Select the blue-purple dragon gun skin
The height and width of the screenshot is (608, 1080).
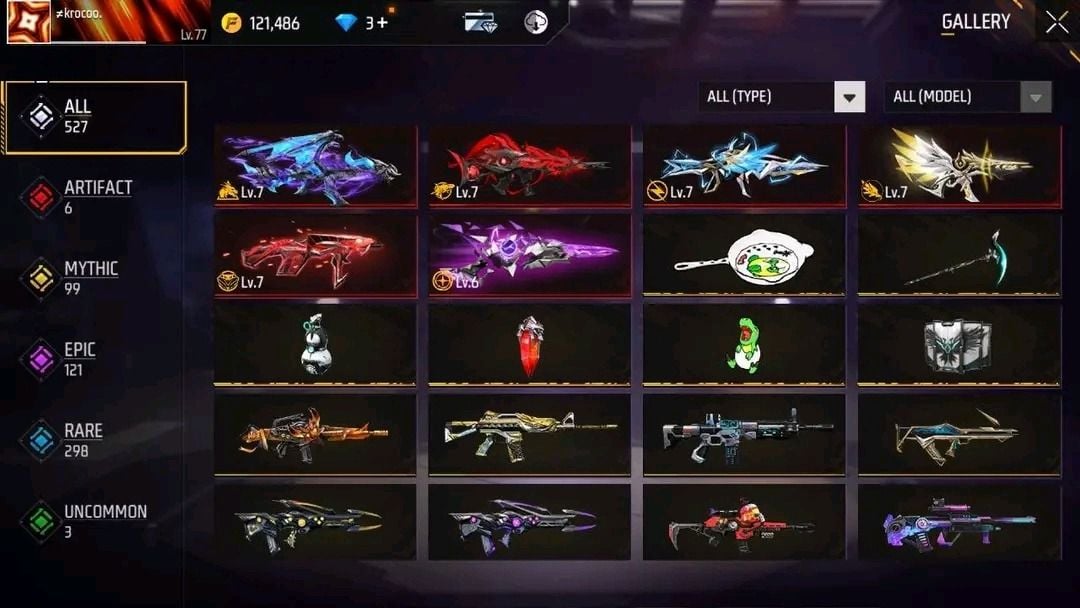[315, 166]
